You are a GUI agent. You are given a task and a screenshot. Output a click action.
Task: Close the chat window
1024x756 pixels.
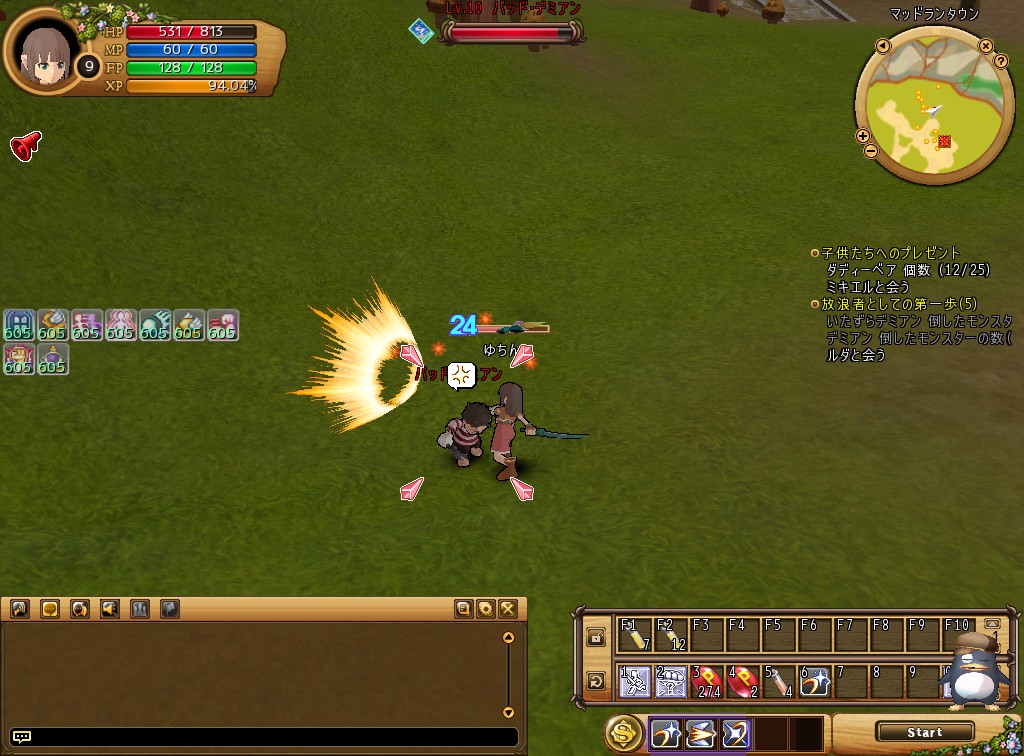pos(508,608)
